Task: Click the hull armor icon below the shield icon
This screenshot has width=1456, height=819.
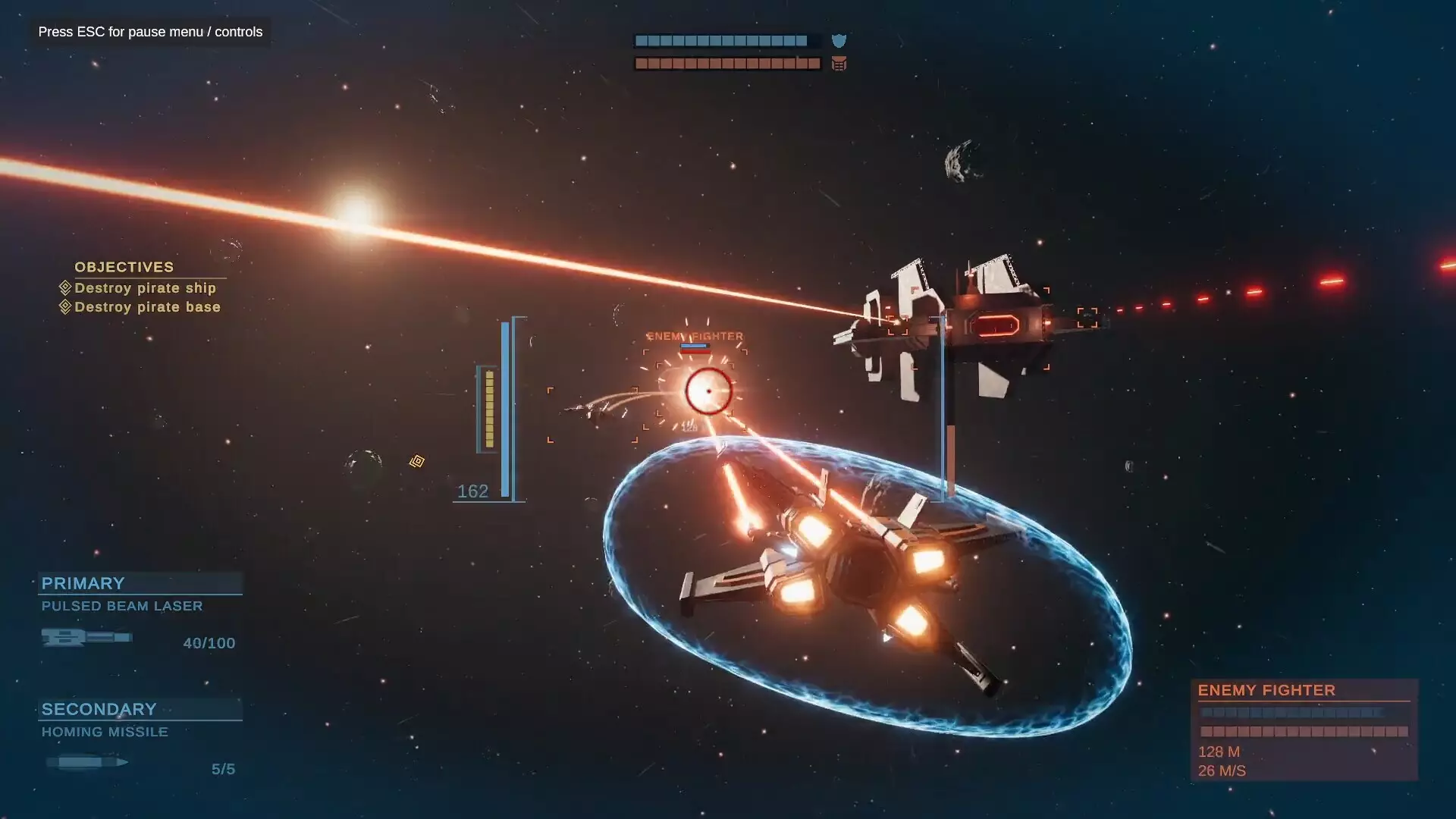Action: click(x=838, y=64)
